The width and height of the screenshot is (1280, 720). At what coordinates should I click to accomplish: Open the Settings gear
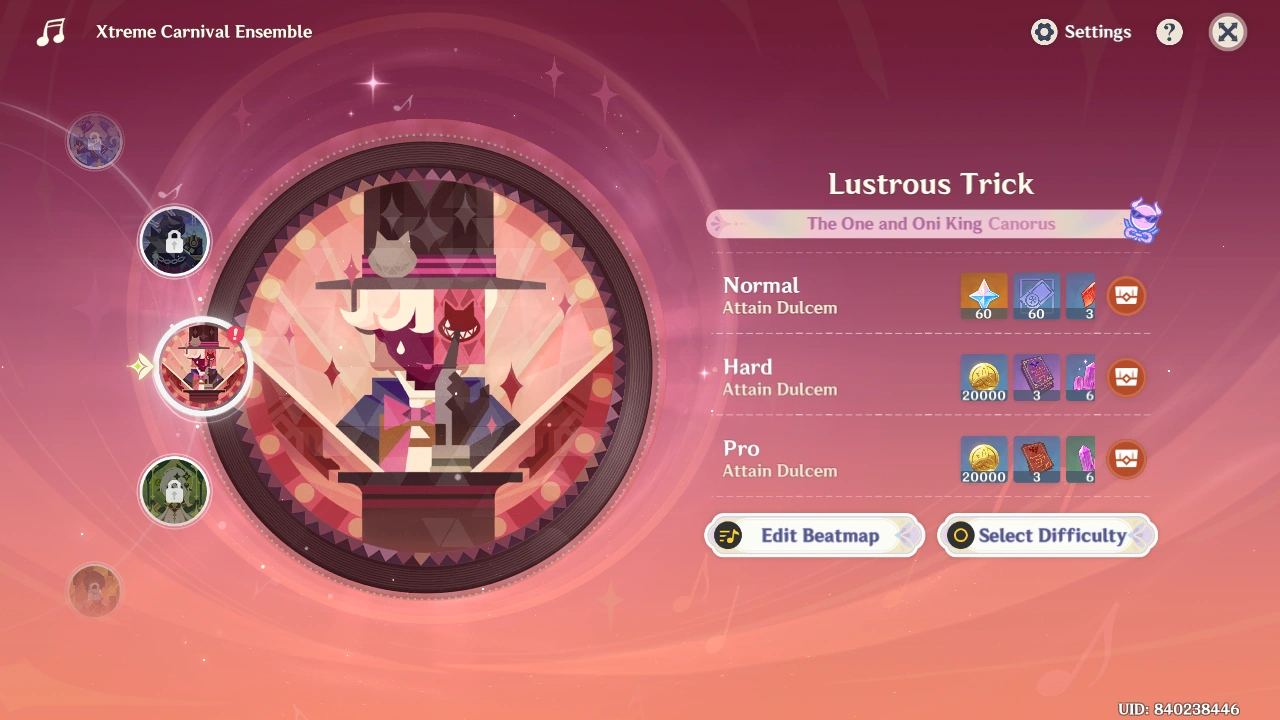pos(1043,32)
